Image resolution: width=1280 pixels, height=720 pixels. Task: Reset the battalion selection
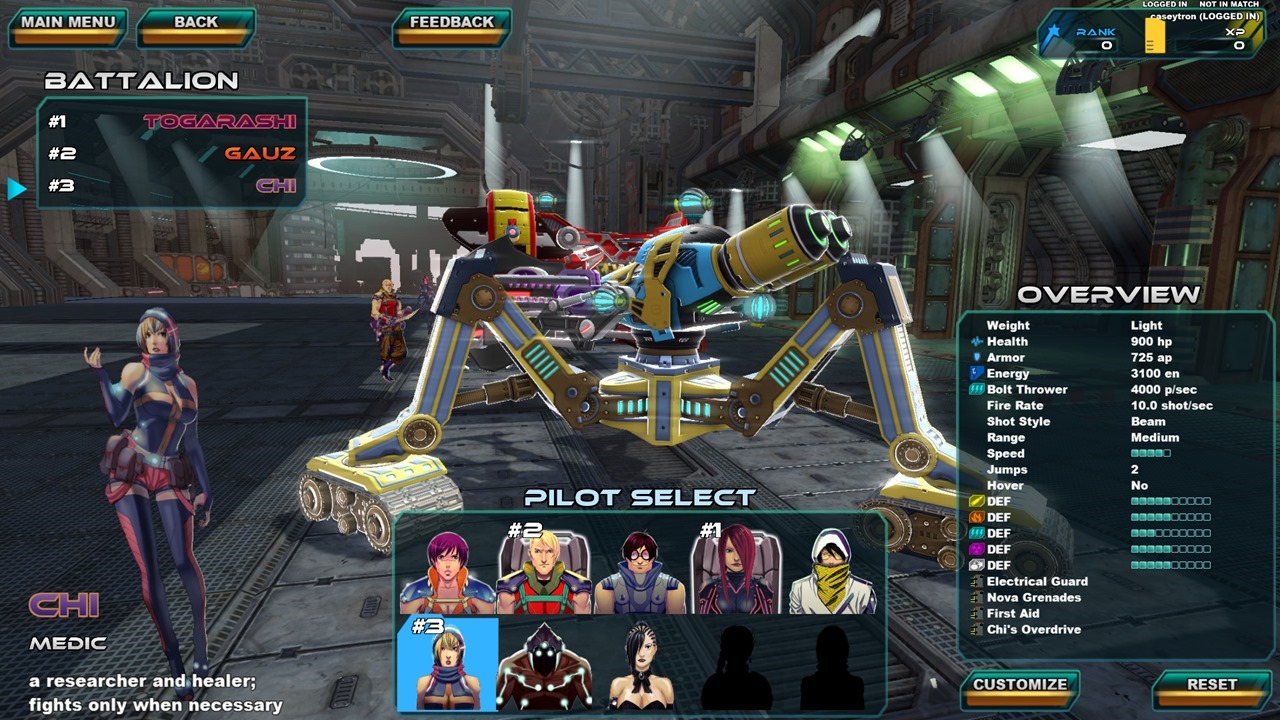point(1212,686)
